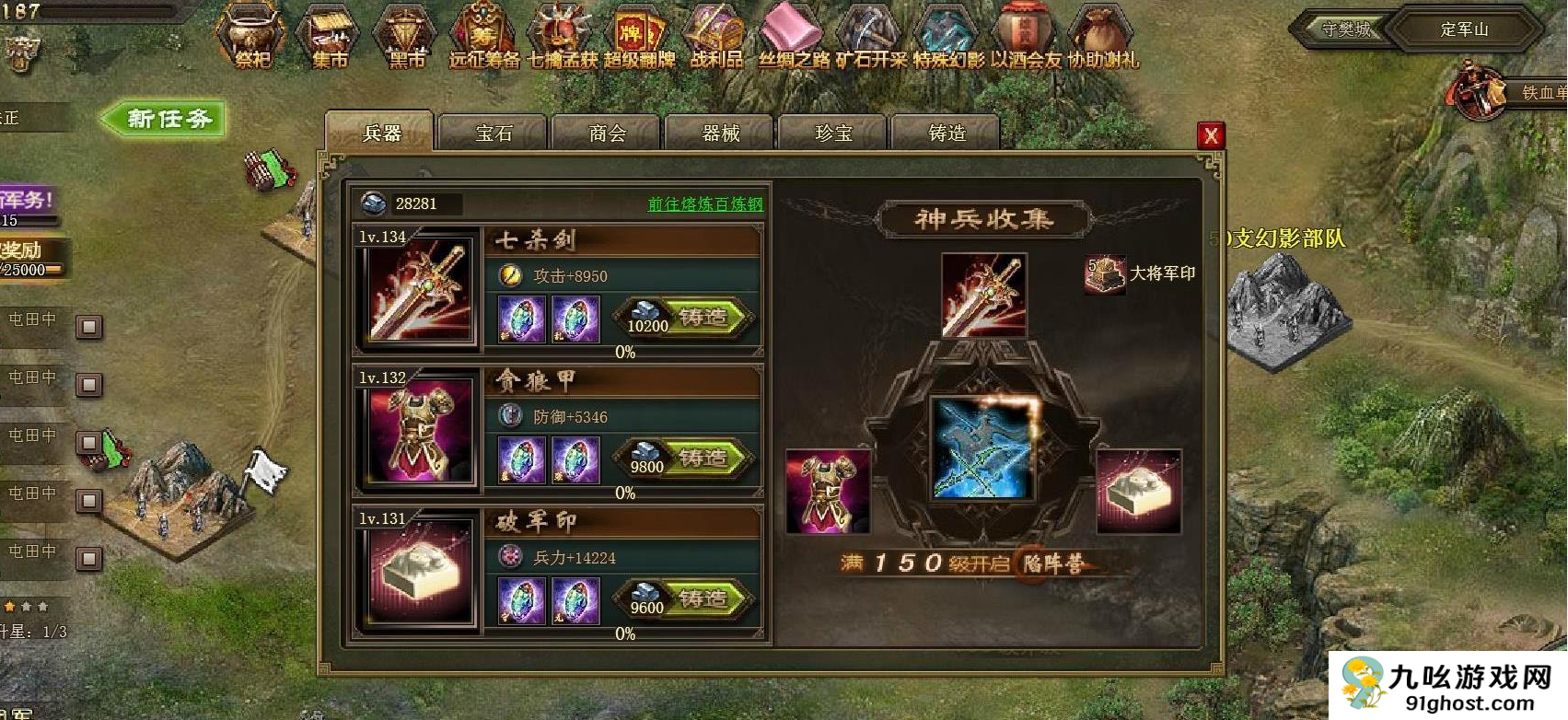Open the 祭祀 sacrifice menu icon
The width and height of the screenshot is (1568, 720).
(251, 37)
